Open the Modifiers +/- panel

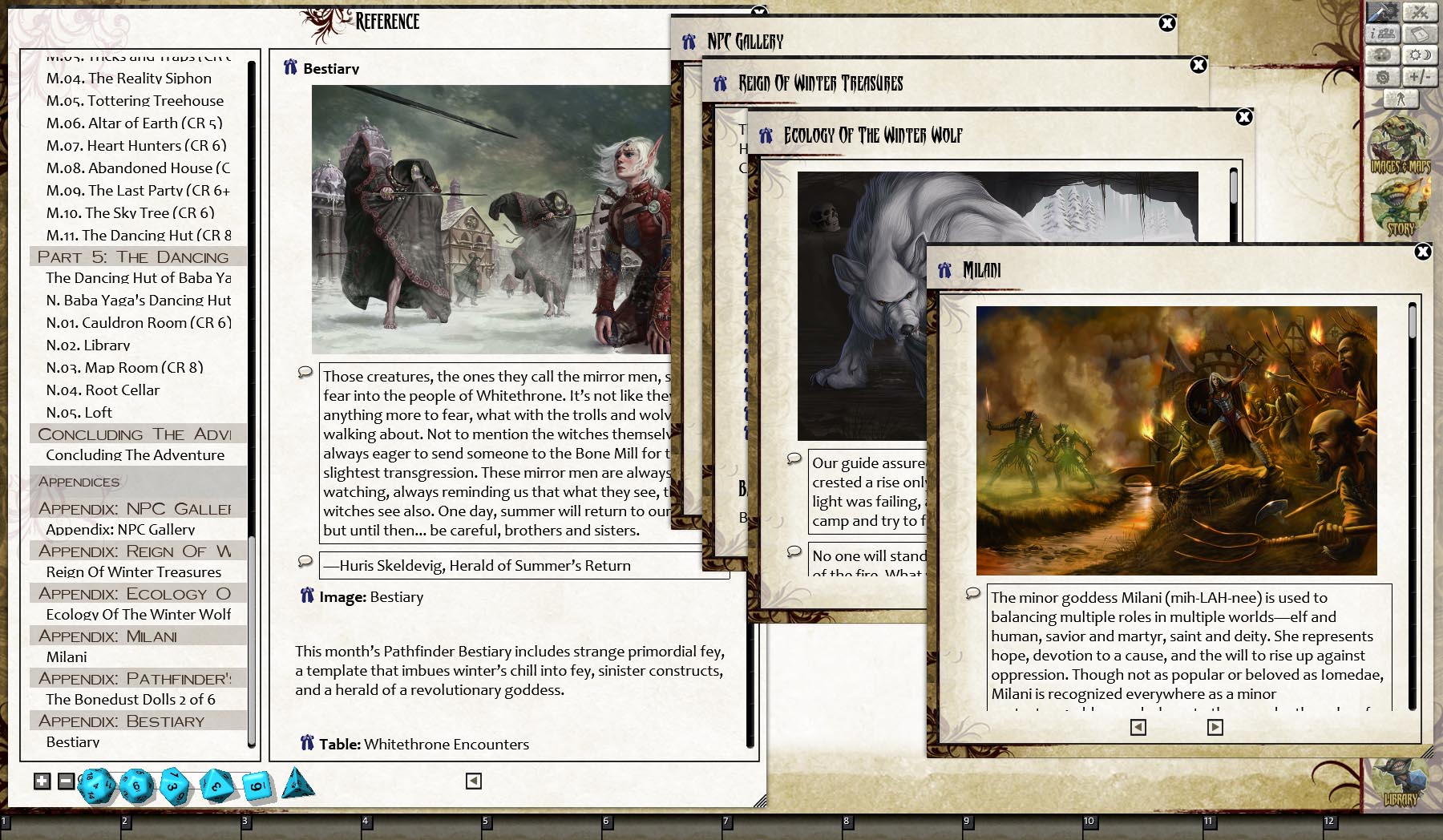pos(1419,77)
